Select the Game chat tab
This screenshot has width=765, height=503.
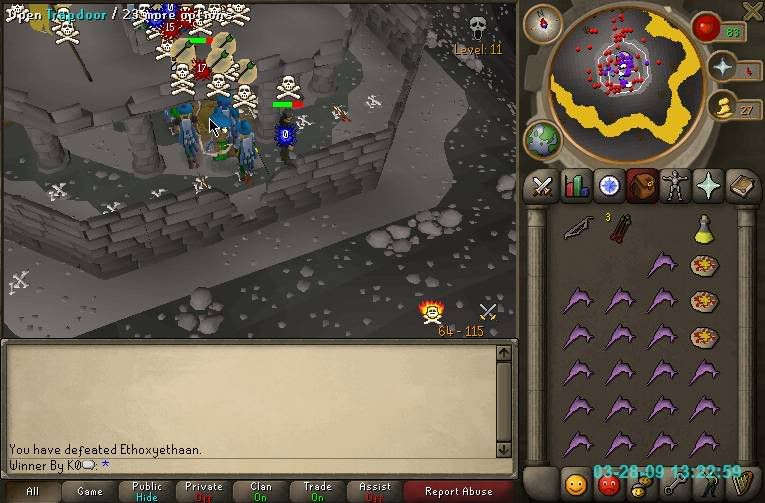tap(90, 491)
